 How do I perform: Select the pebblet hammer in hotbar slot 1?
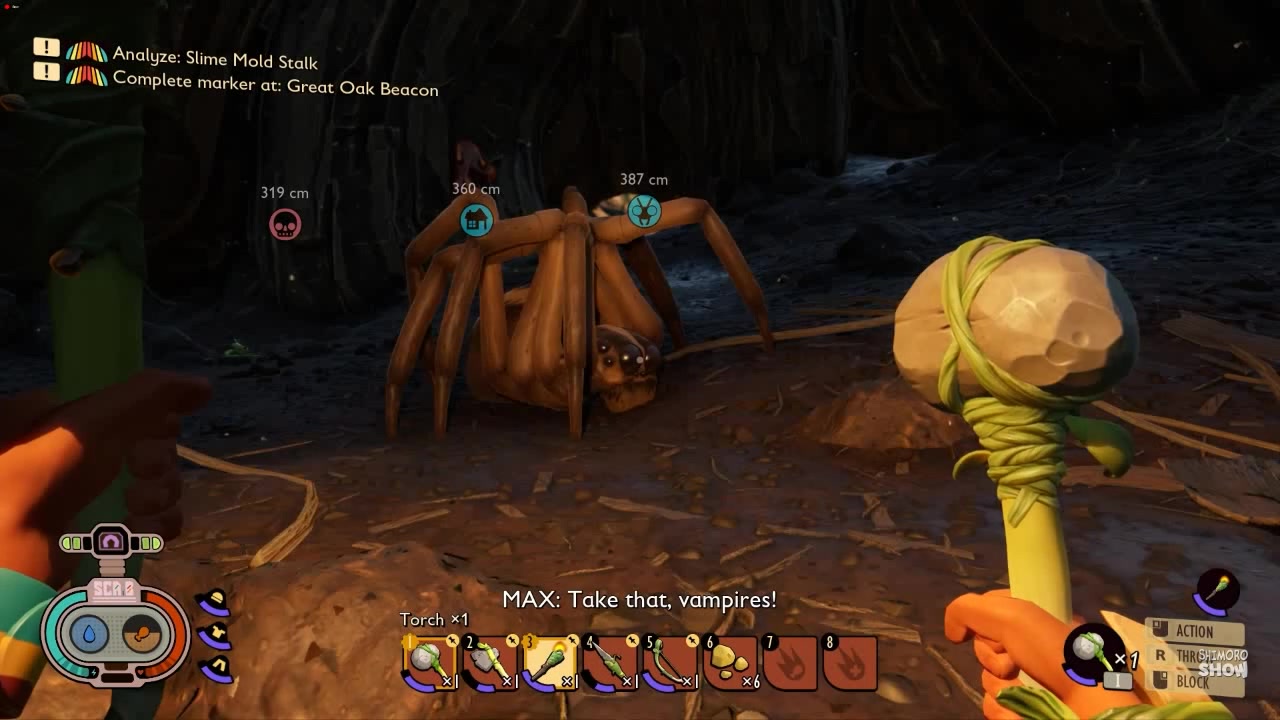430,663
